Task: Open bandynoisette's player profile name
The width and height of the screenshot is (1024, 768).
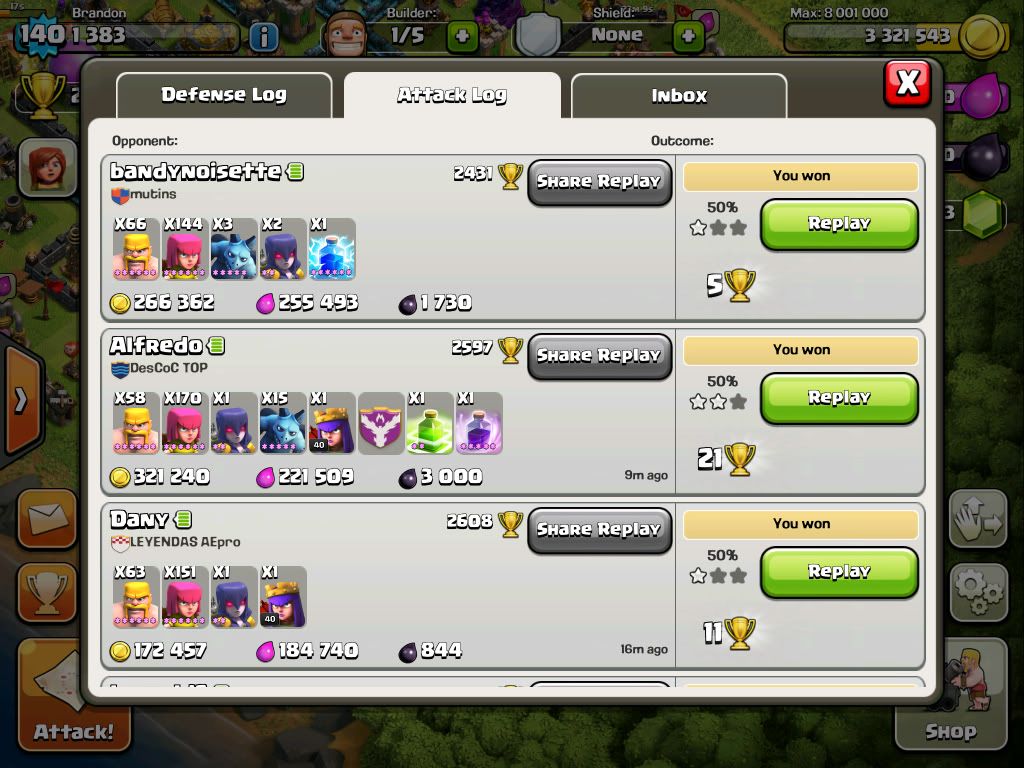Action: 195,172
